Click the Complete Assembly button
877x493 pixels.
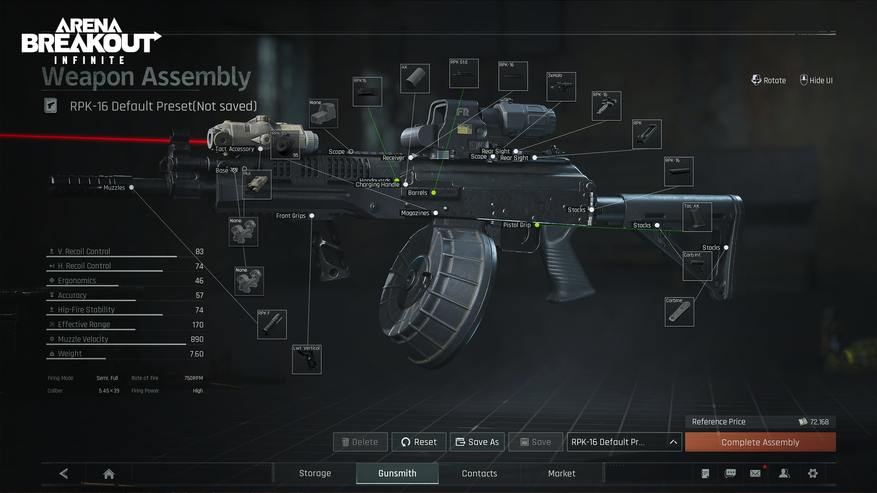click(760, 442)
